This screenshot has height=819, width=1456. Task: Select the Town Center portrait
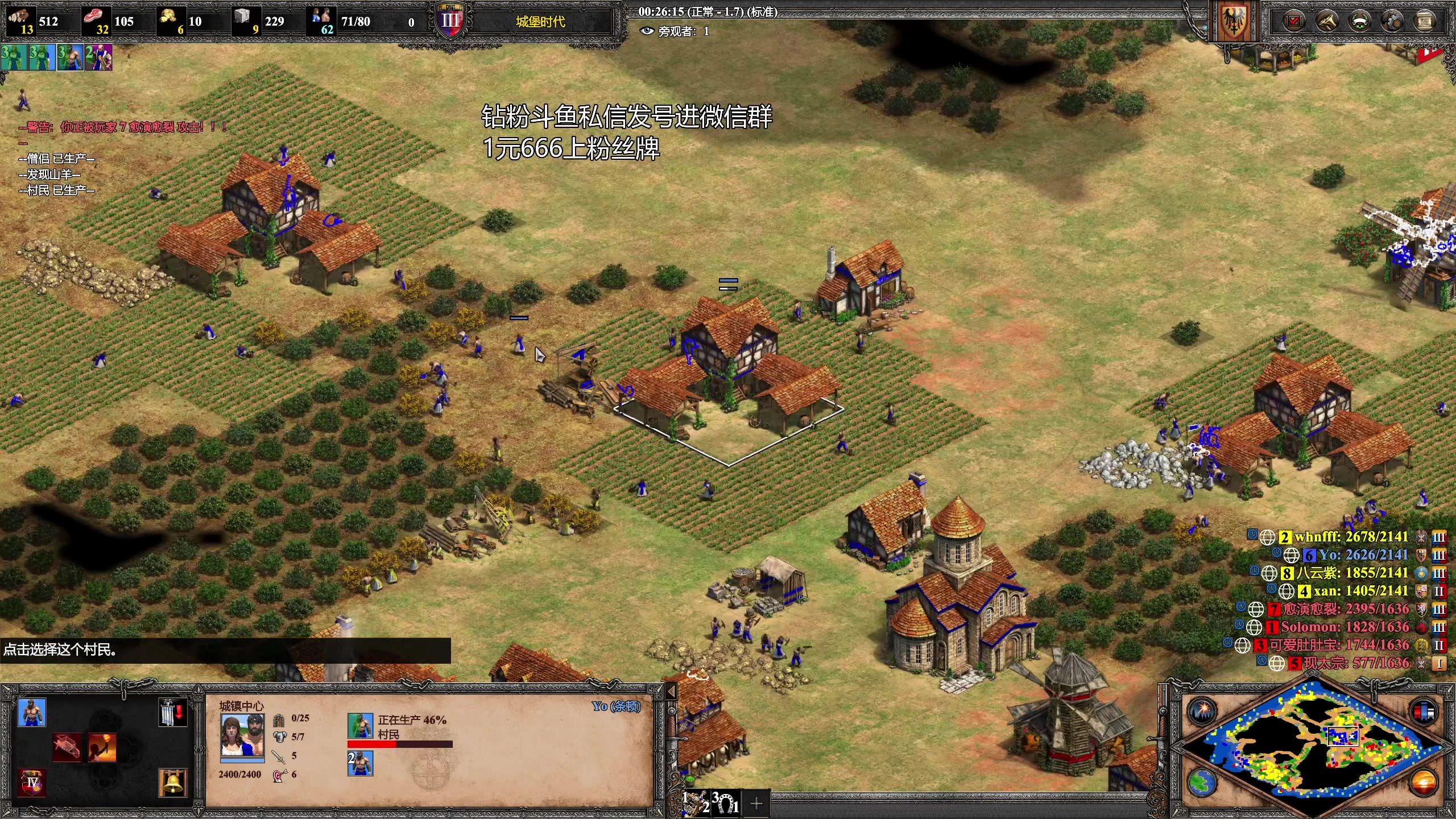[242, 735]
